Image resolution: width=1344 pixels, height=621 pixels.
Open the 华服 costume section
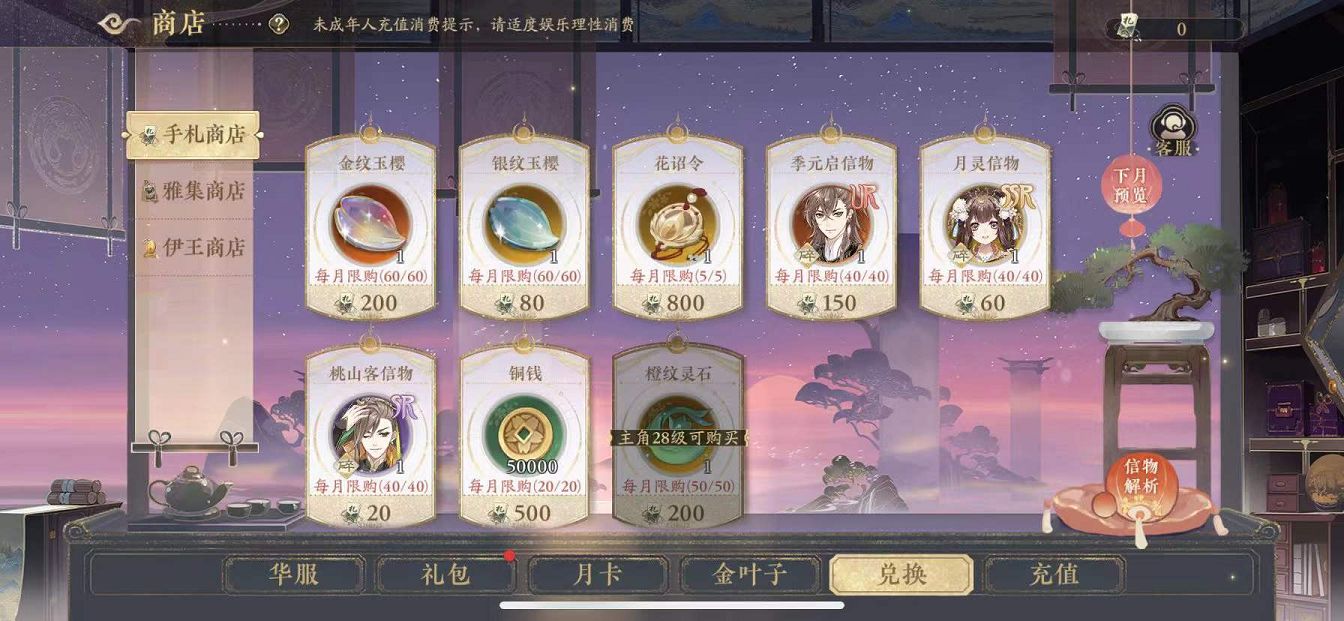click(294, 575)
